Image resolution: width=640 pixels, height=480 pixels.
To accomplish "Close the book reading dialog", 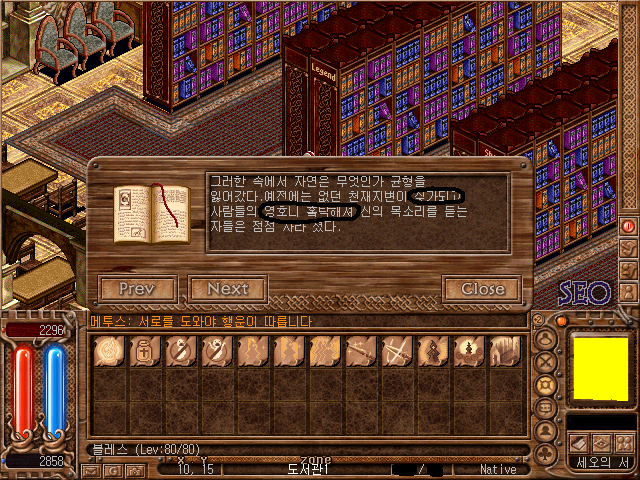I will pyautogui.click(x=482, y=289).
